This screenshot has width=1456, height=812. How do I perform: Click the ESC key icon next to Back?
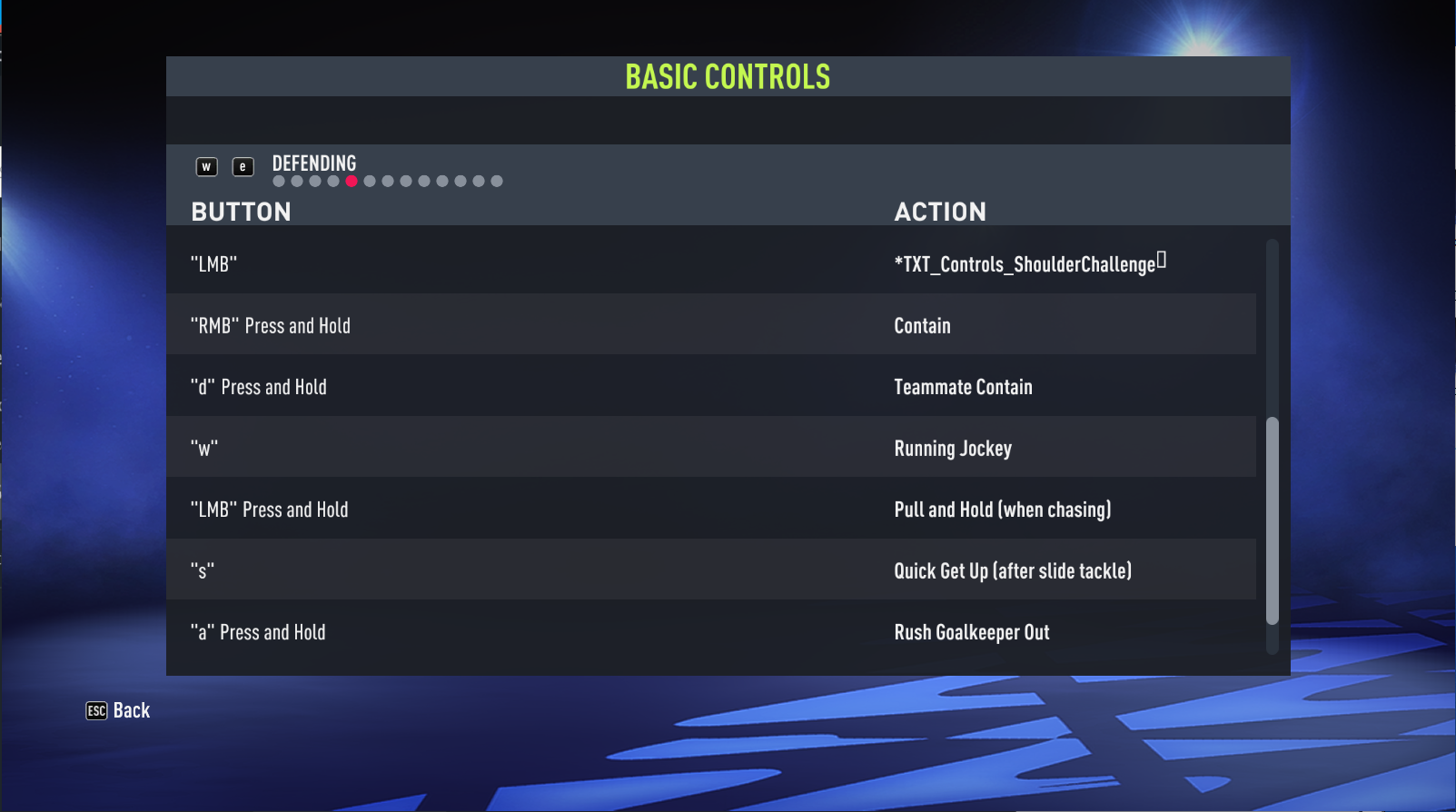tap(95, 710)
